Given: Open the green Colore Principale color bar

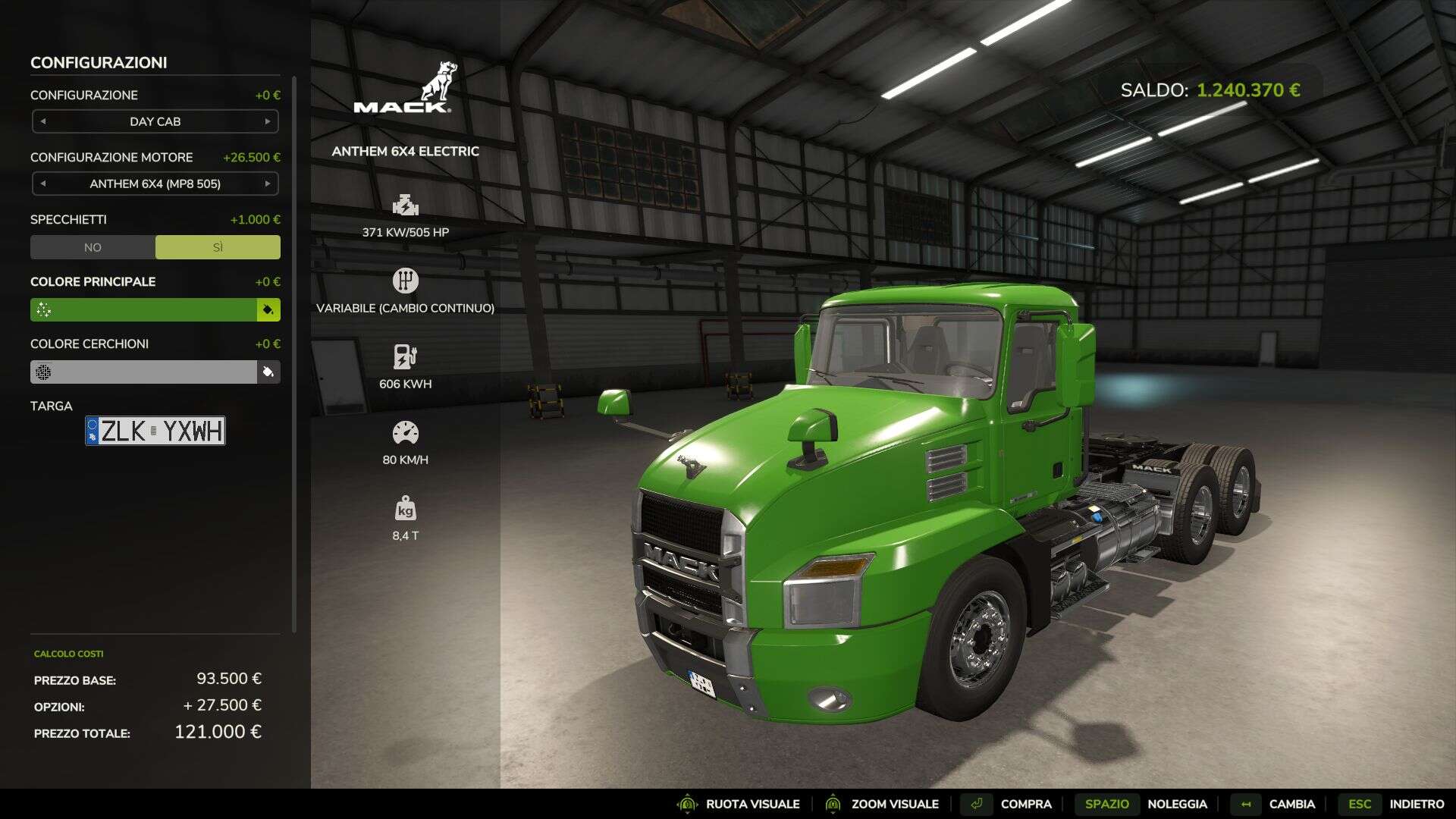Looking at the screenshot, I should pyautogui.click(x=144, y=309).
